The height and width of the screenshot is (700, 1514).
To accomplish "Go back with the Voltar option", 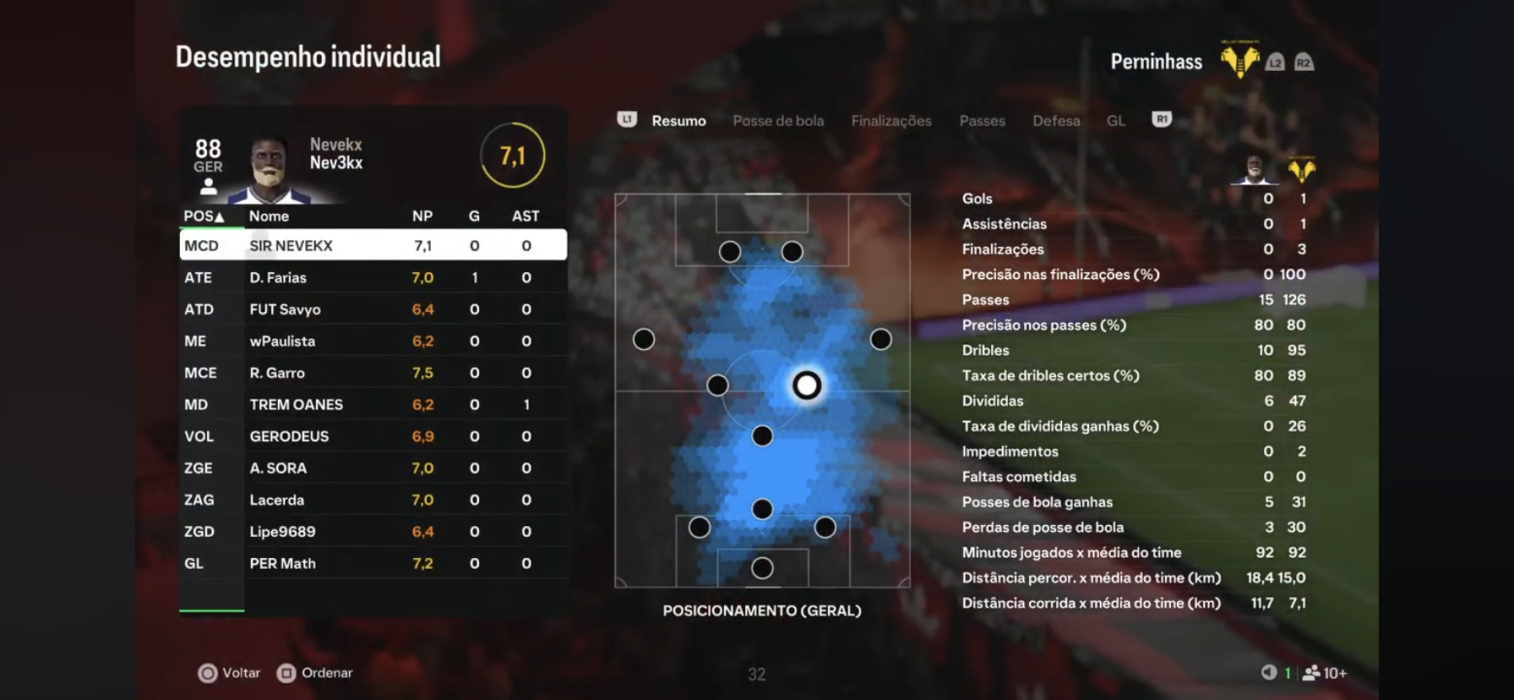I will [229, 673].
